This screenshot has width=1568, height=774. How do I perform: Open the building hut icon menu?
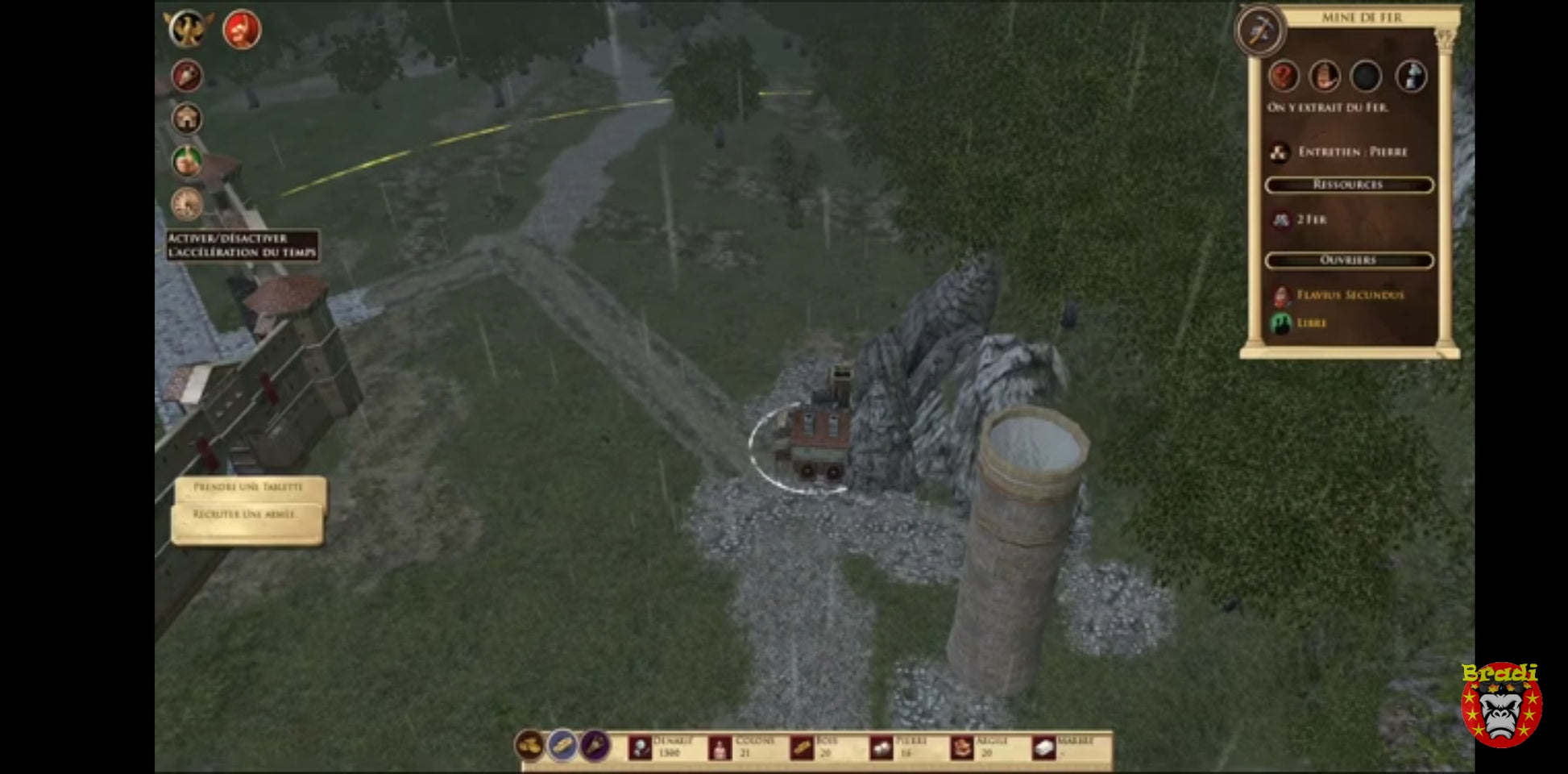point(187,119)
